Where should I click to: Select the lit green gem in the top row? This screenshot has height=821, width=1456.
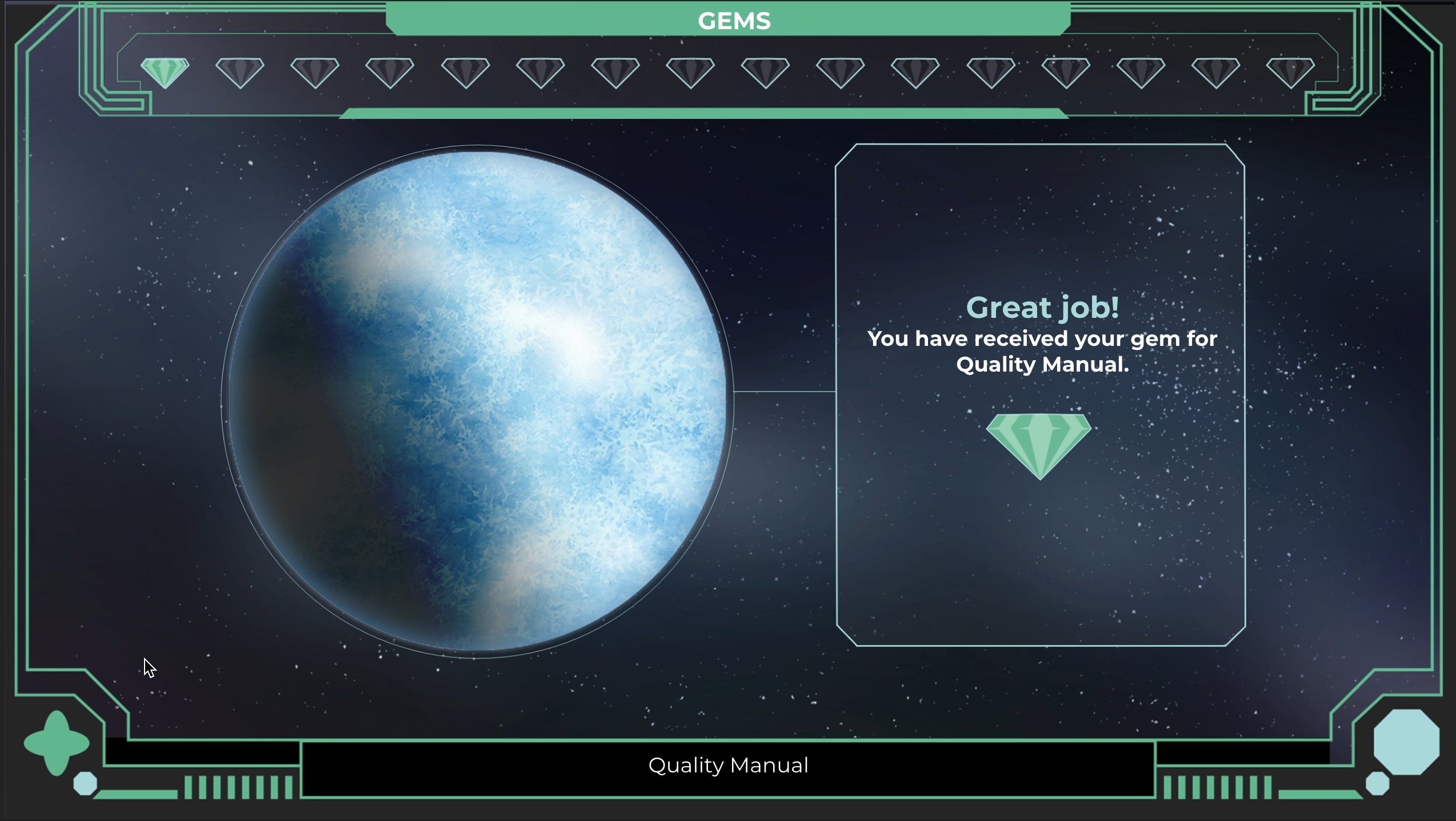[165, 72]
